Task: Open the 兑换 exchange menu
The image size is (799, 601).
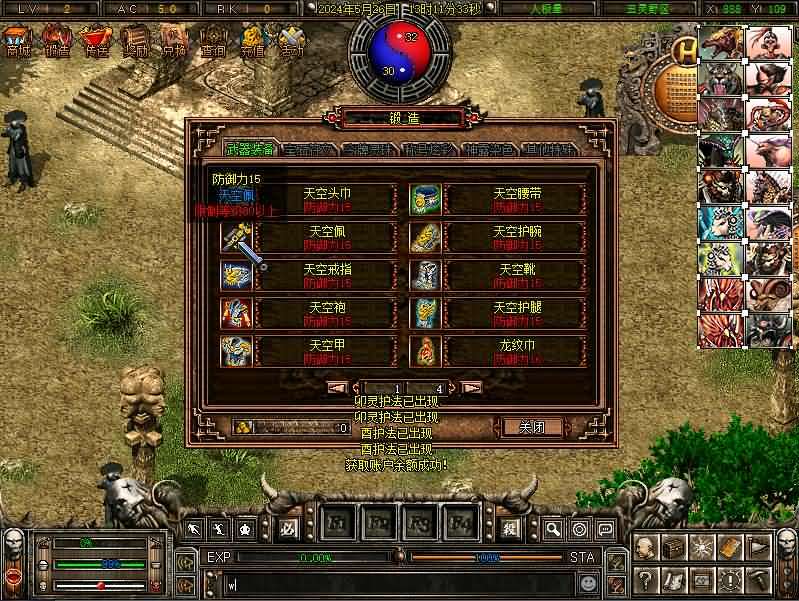Action: coord(174,42)
